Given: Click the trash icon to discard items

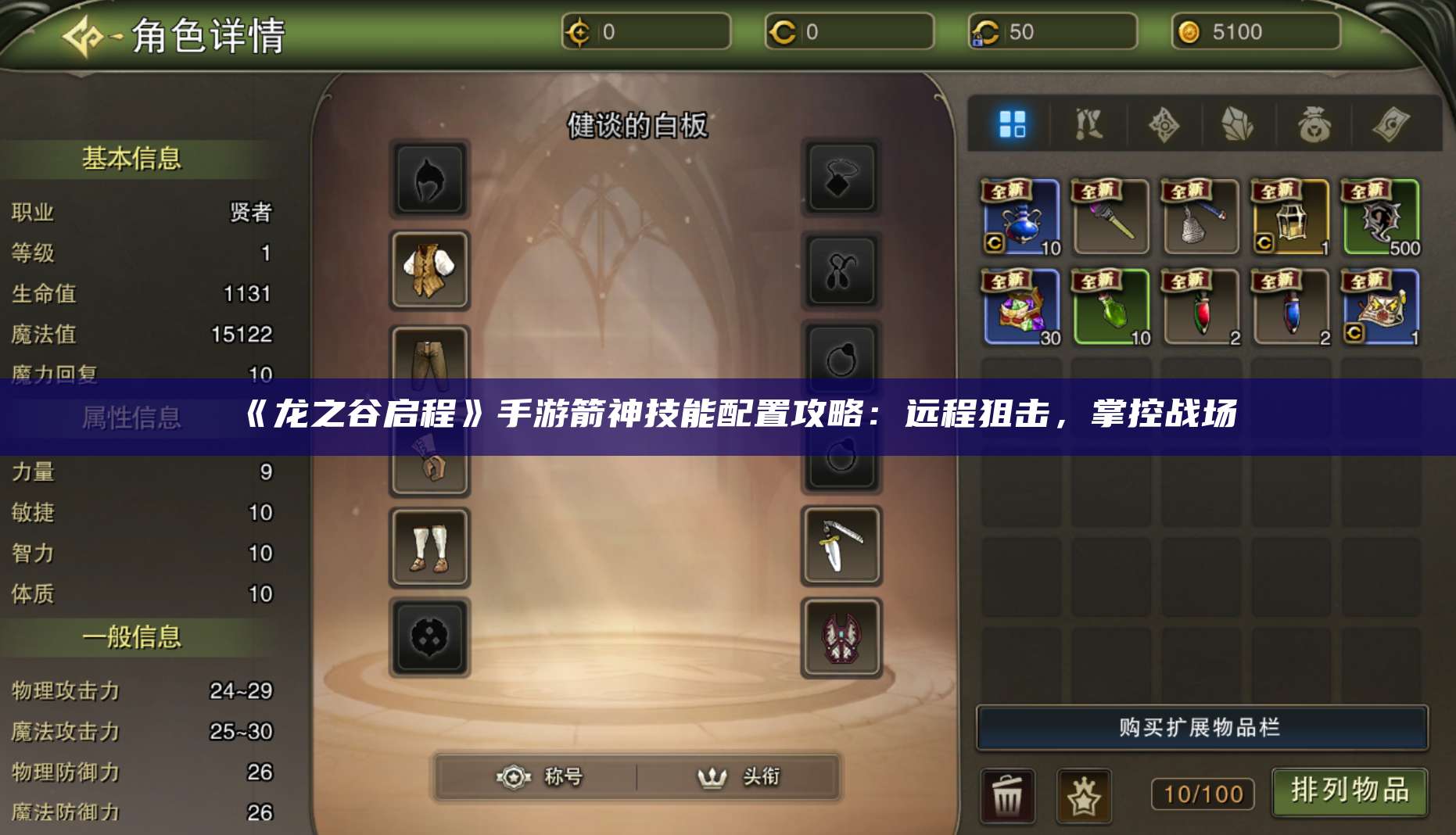Looking at the screenshot, I should (x=1009, y=794).
